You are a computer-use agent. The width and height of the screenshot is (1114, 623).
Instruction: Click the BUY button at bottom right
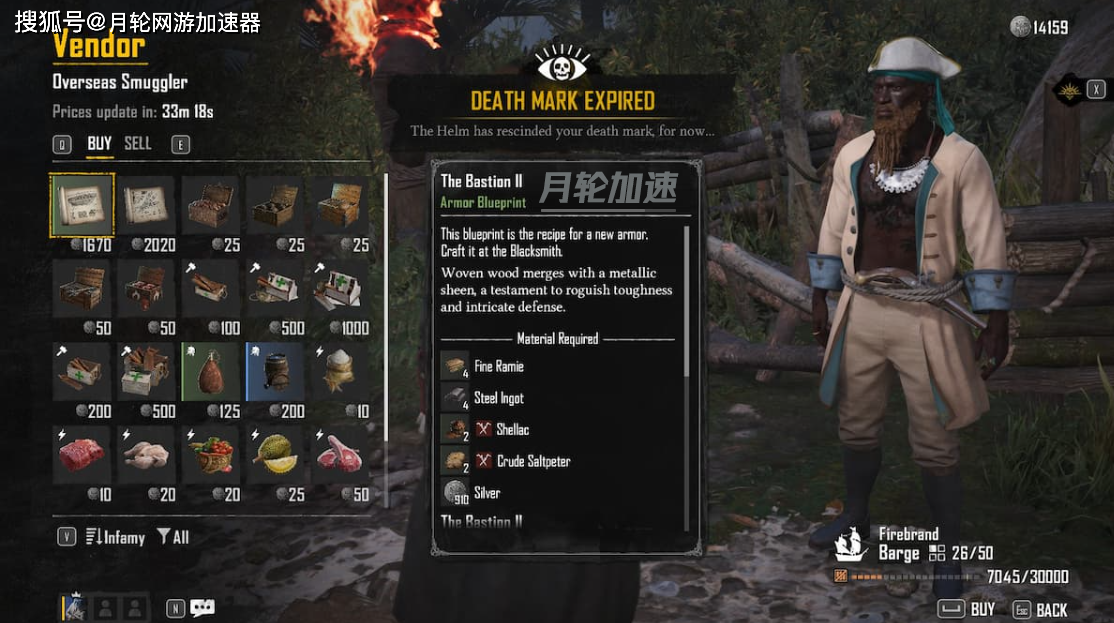click(x=966, y=609)
